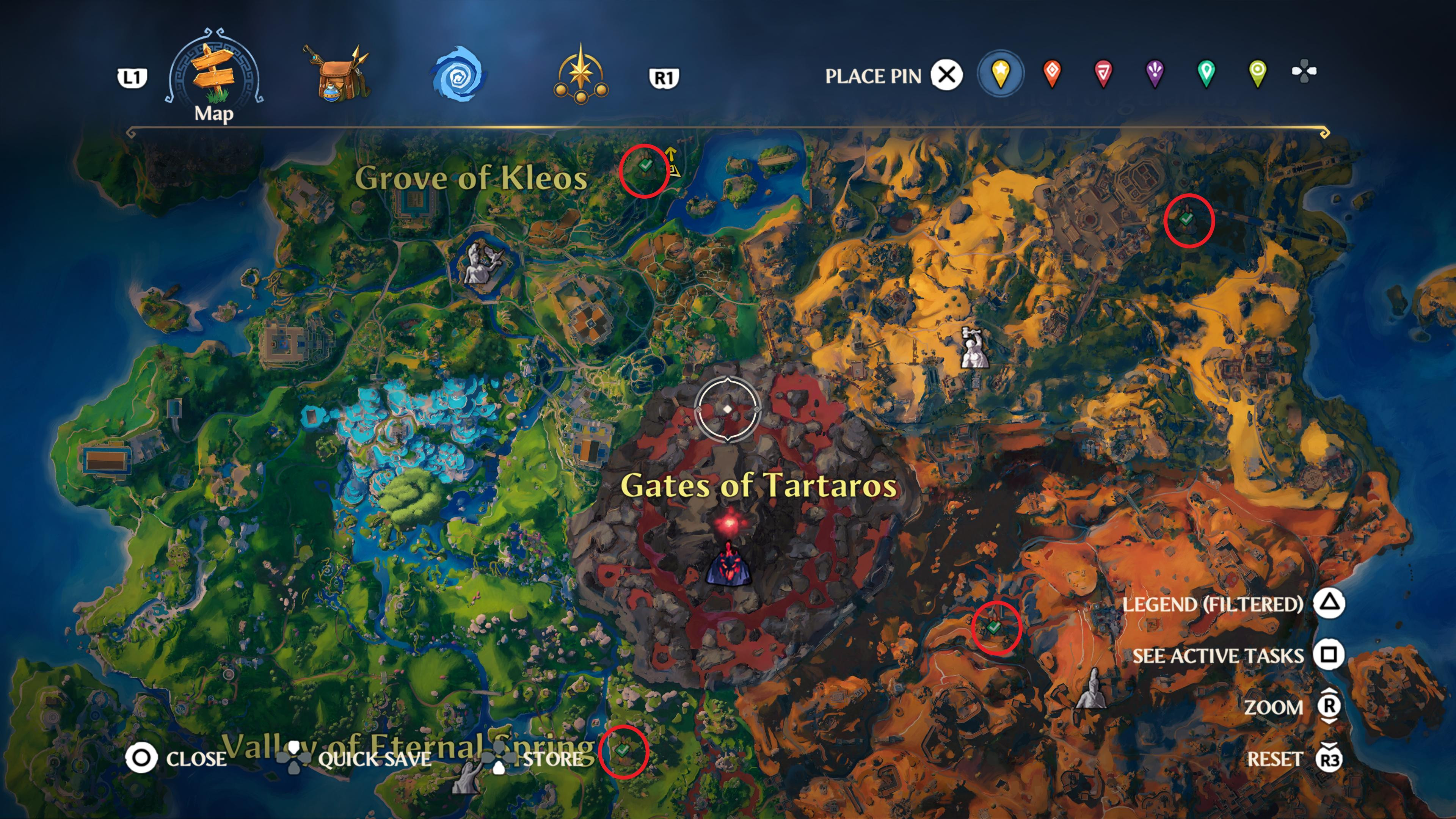Select the yellow star pin marker type
Screen dimensions: 1456x819
click(x=1001, y=74)
